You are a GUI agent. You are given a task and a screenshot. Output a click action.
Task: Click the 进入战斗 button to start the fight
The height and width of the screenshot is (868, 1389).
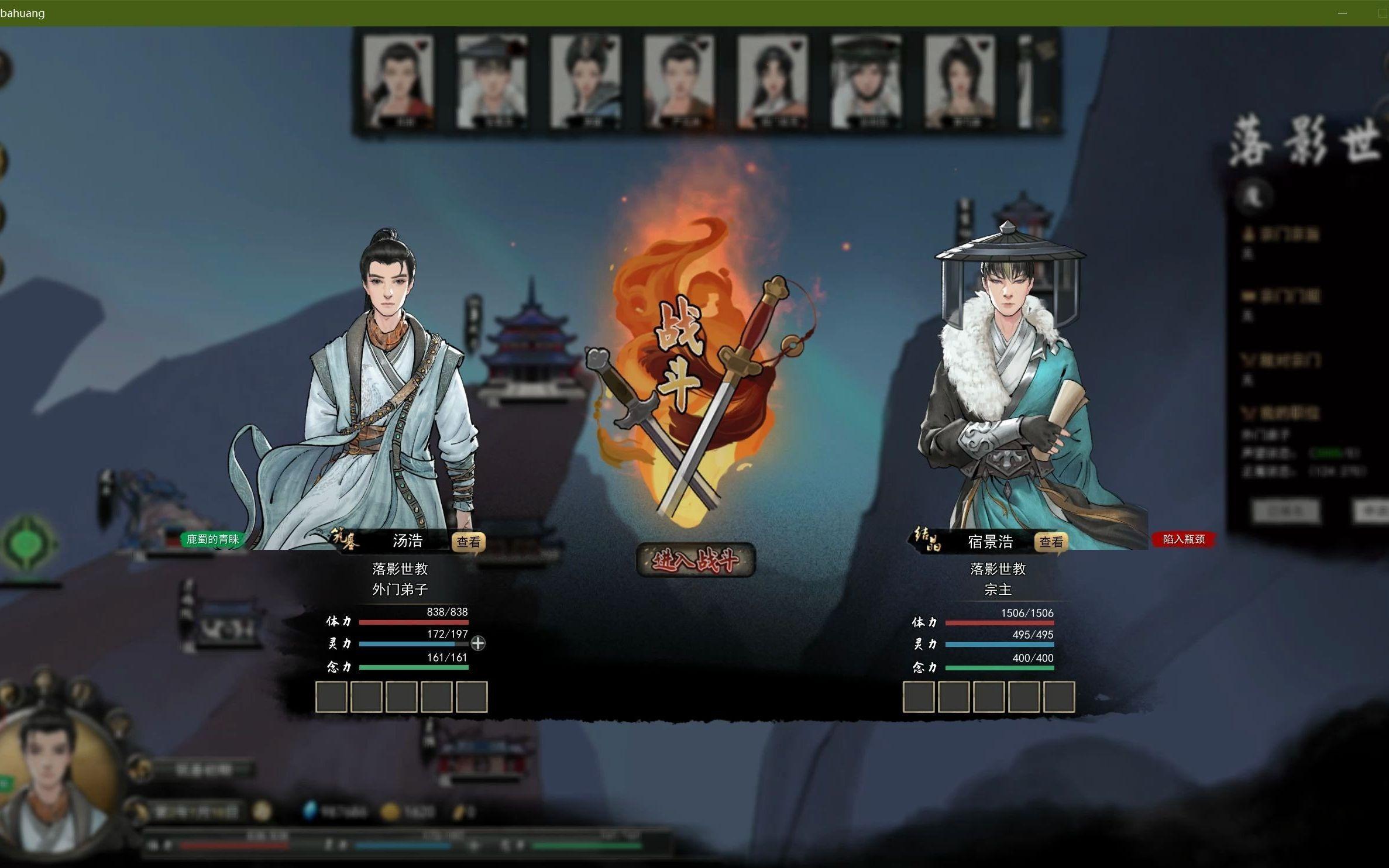[x=695, y=560]
